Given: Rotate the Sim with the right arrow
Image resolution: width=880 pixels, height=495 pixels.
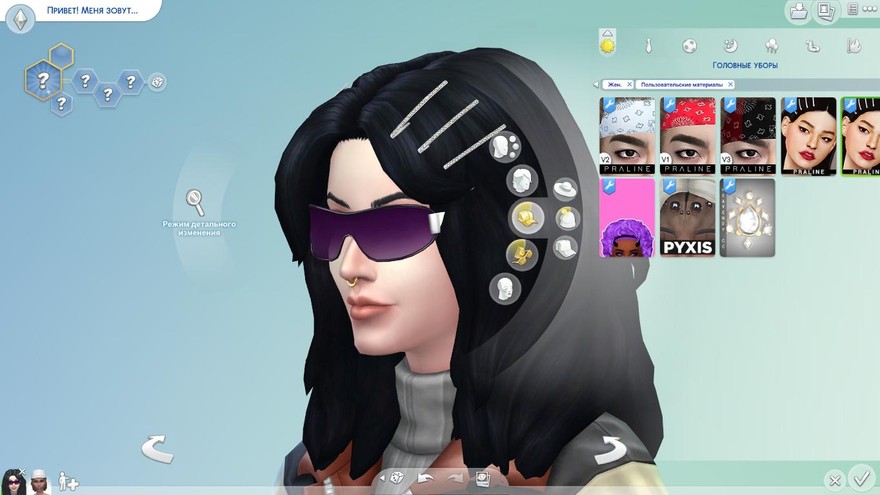Looking at the screenshot, I should pos(609,451).
